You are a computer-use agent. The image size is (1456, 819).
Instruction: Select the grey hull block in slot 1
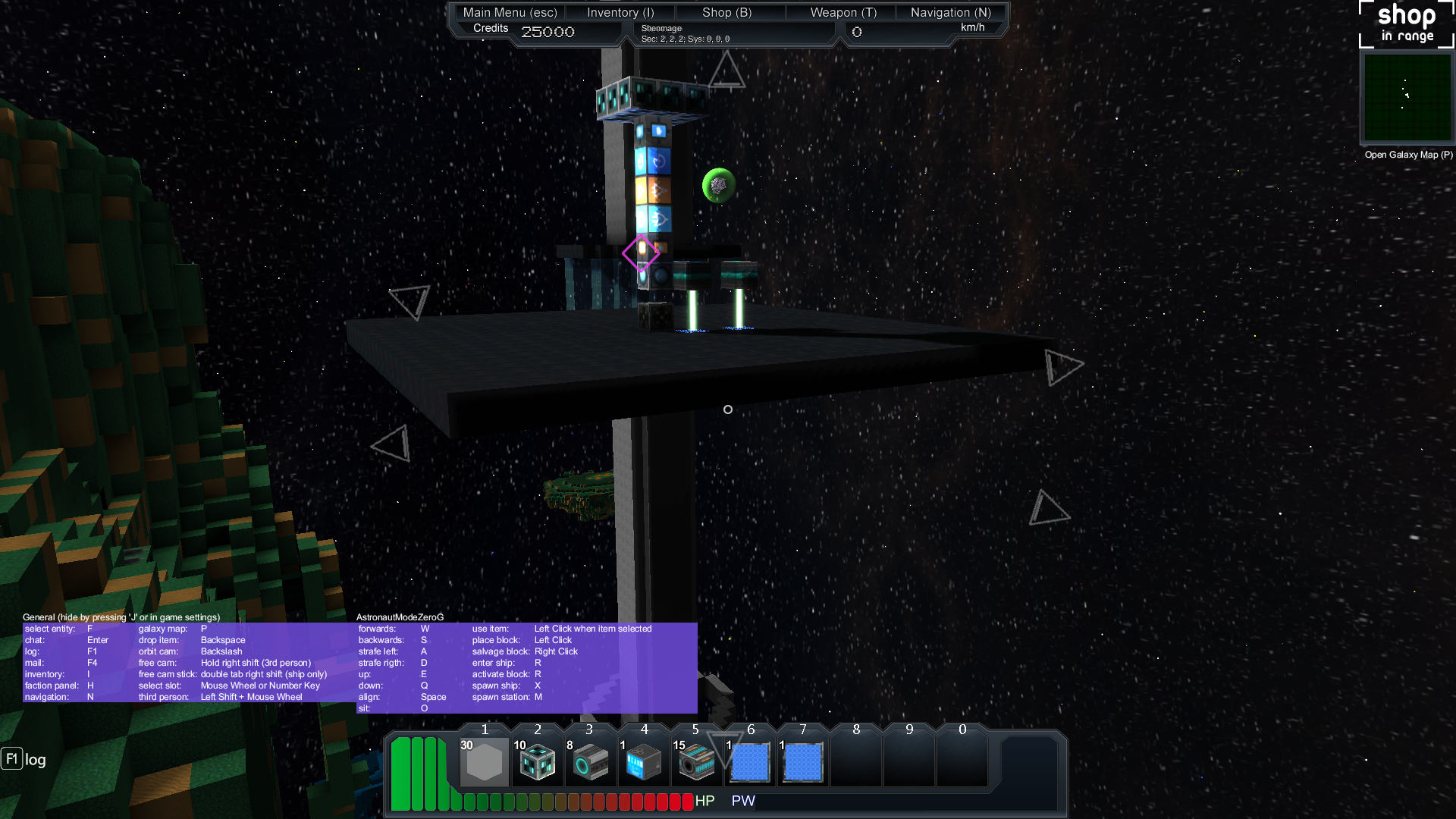[485, 761]
